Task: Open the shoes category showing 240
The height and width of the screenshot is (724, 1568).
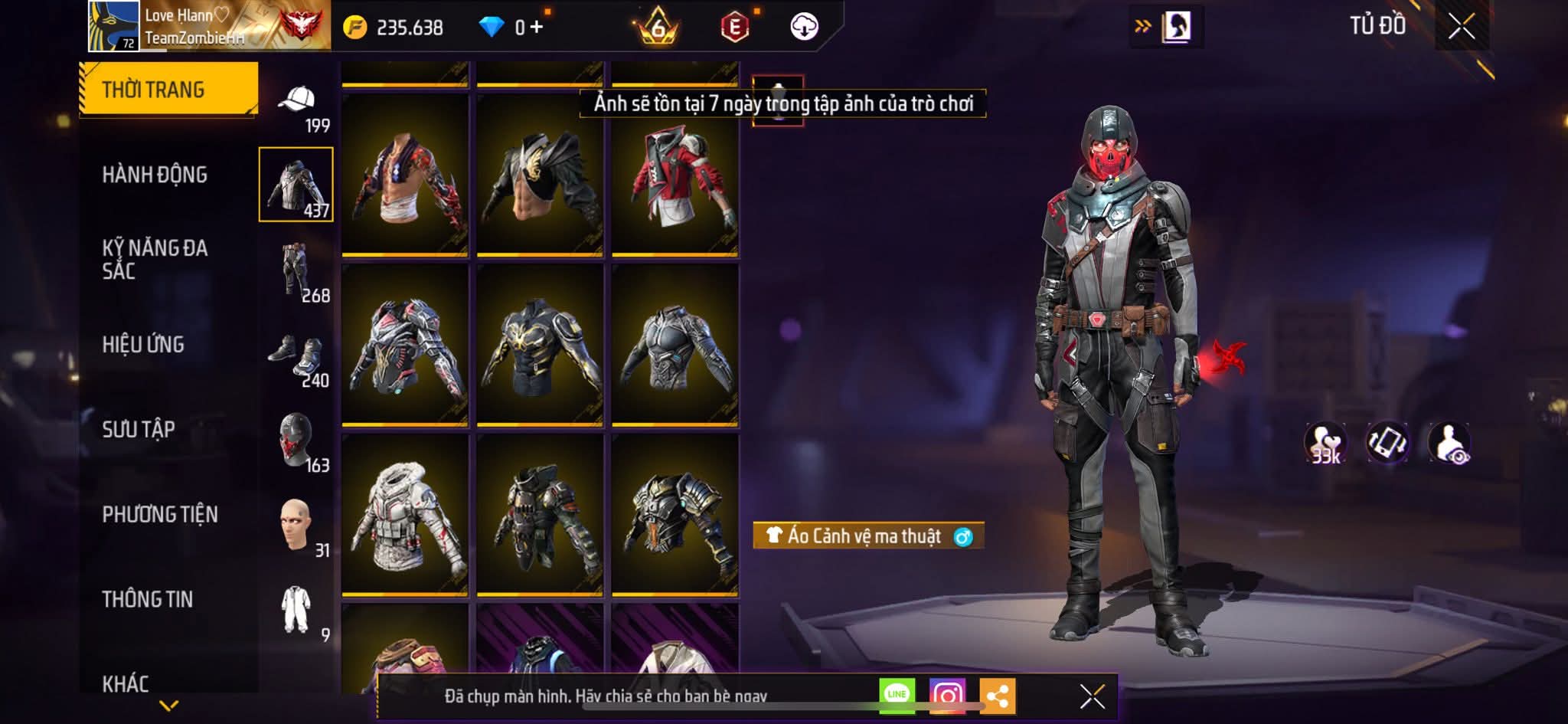Action: click(x=297, y=359)
